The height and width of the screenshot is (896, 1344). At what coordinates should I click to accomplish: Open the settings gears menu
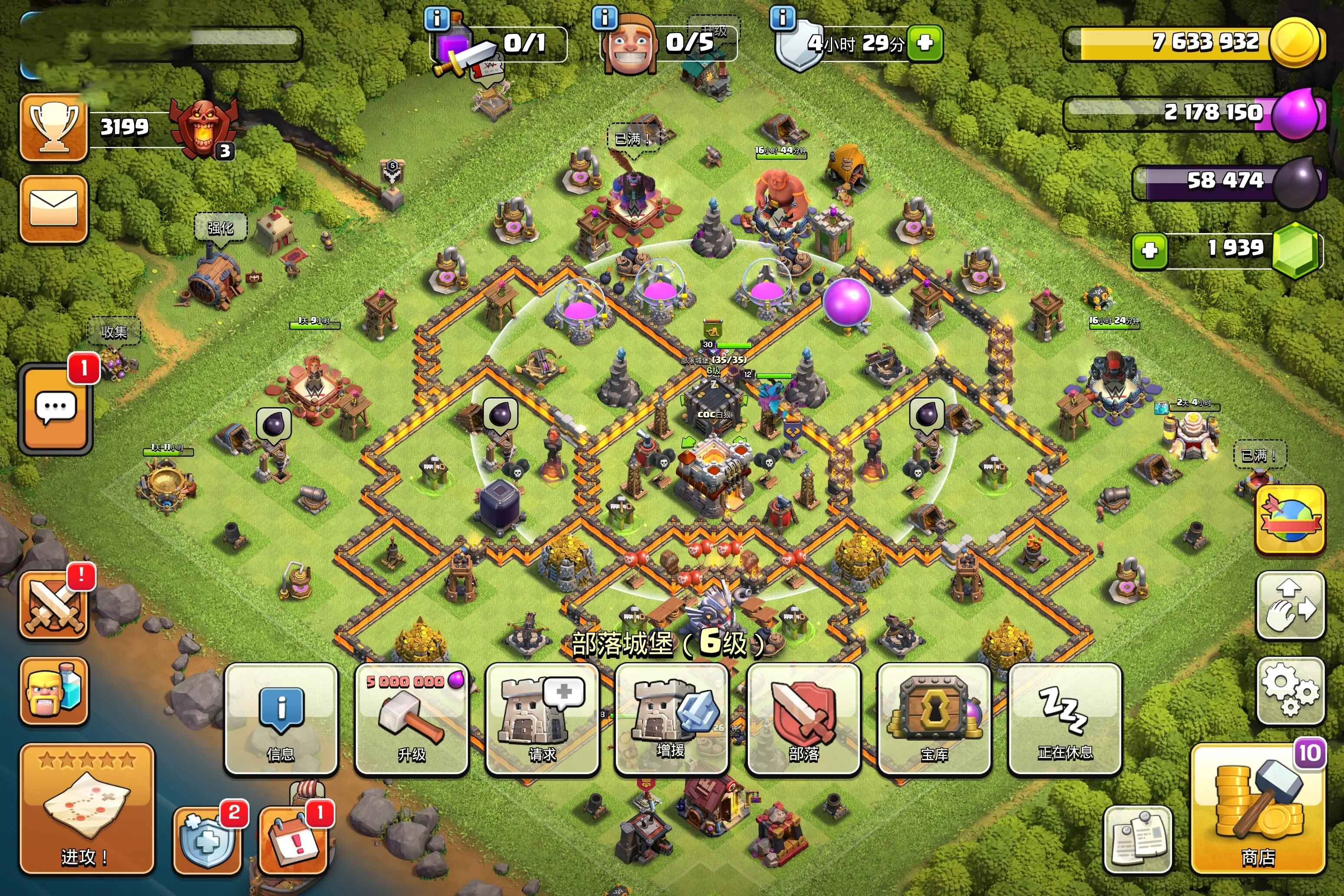coord(1290,690)
